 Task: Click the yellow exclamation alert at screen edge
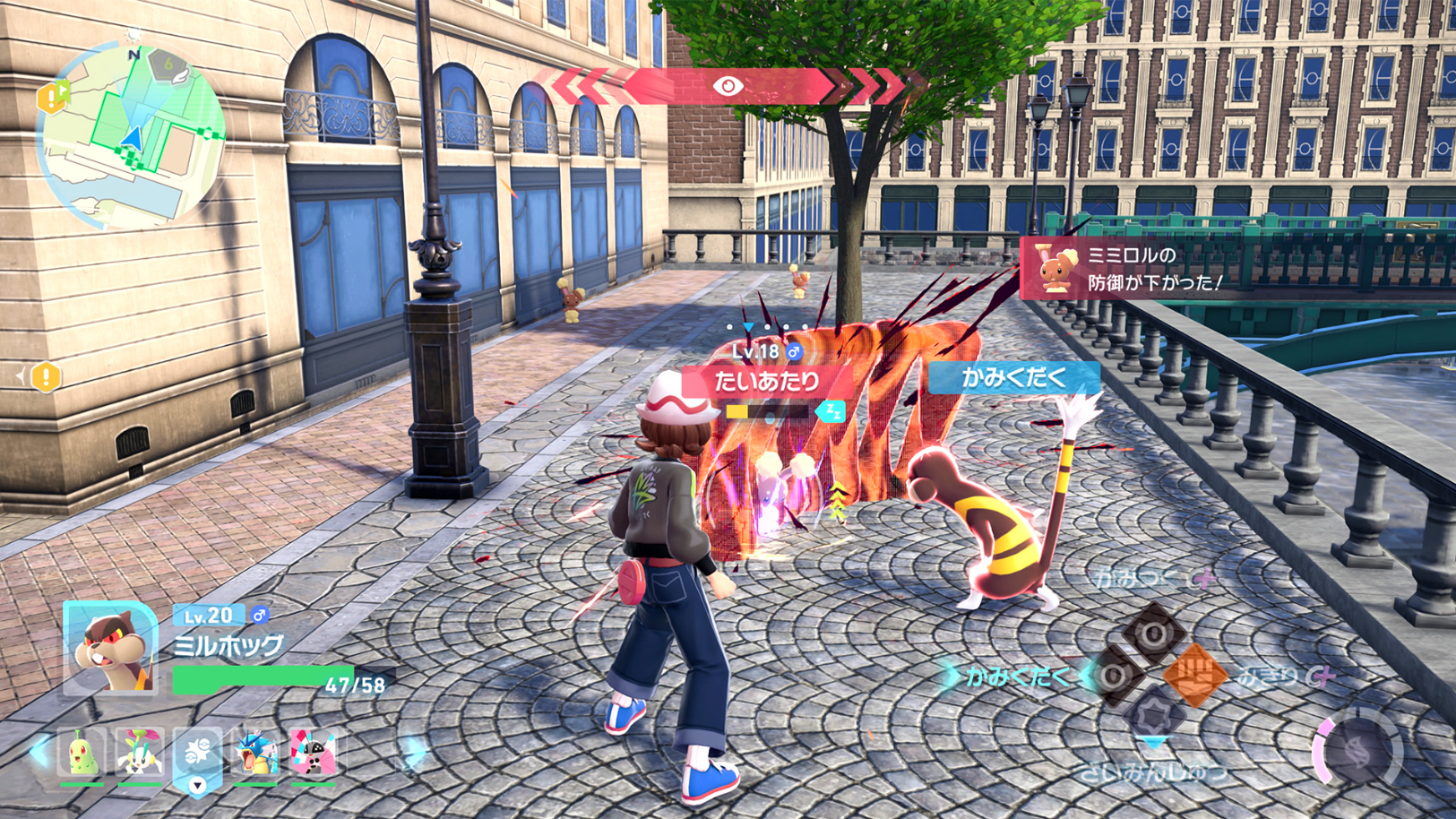(x=45, y=377)
